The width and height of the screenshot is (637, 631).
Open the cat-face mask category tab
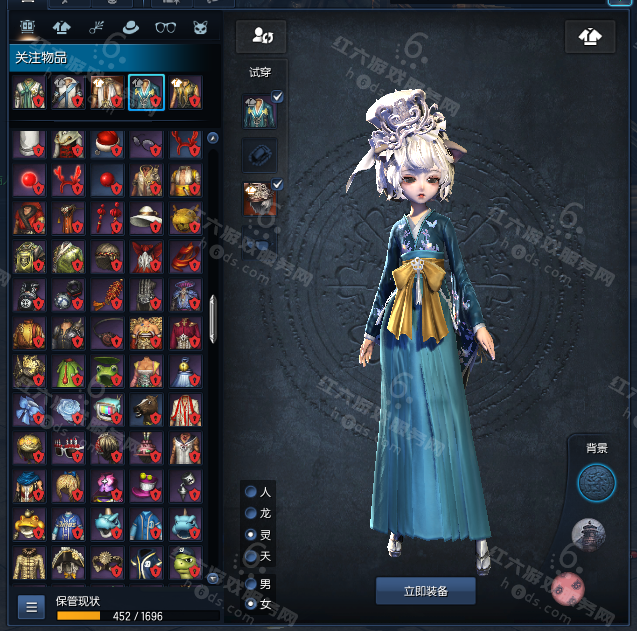point(200,27)
